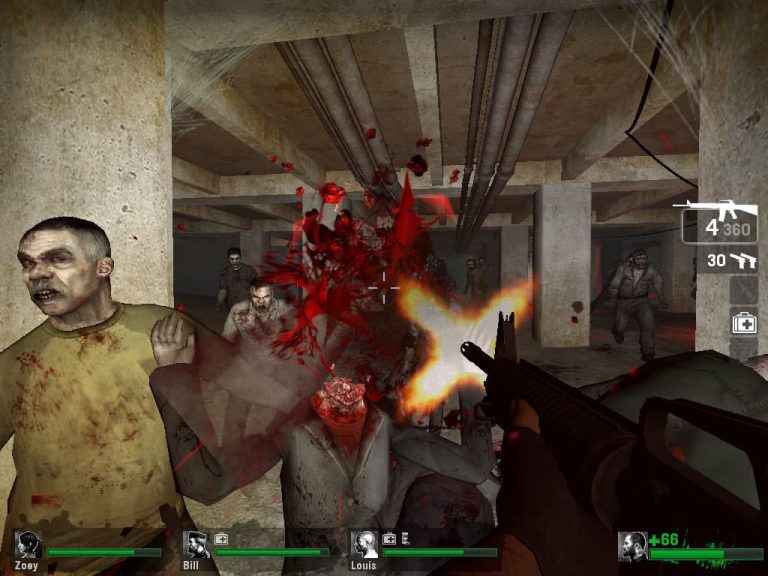Equip the first aid kit slot

click(743, 323)
